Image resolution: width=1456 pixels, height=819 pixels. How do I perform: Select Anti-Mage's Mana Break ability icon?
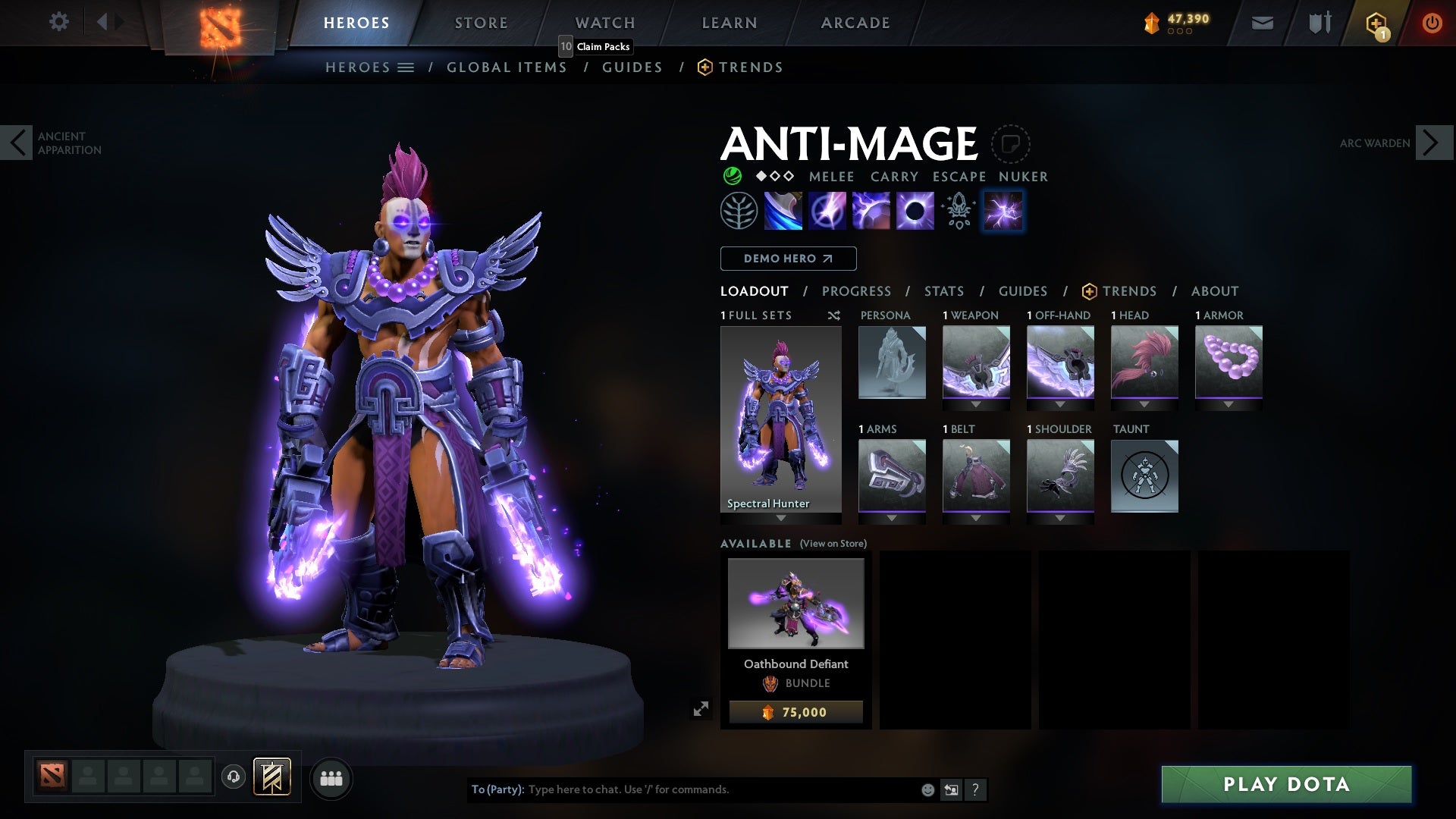pyautogui.click(x=783, y=210)
